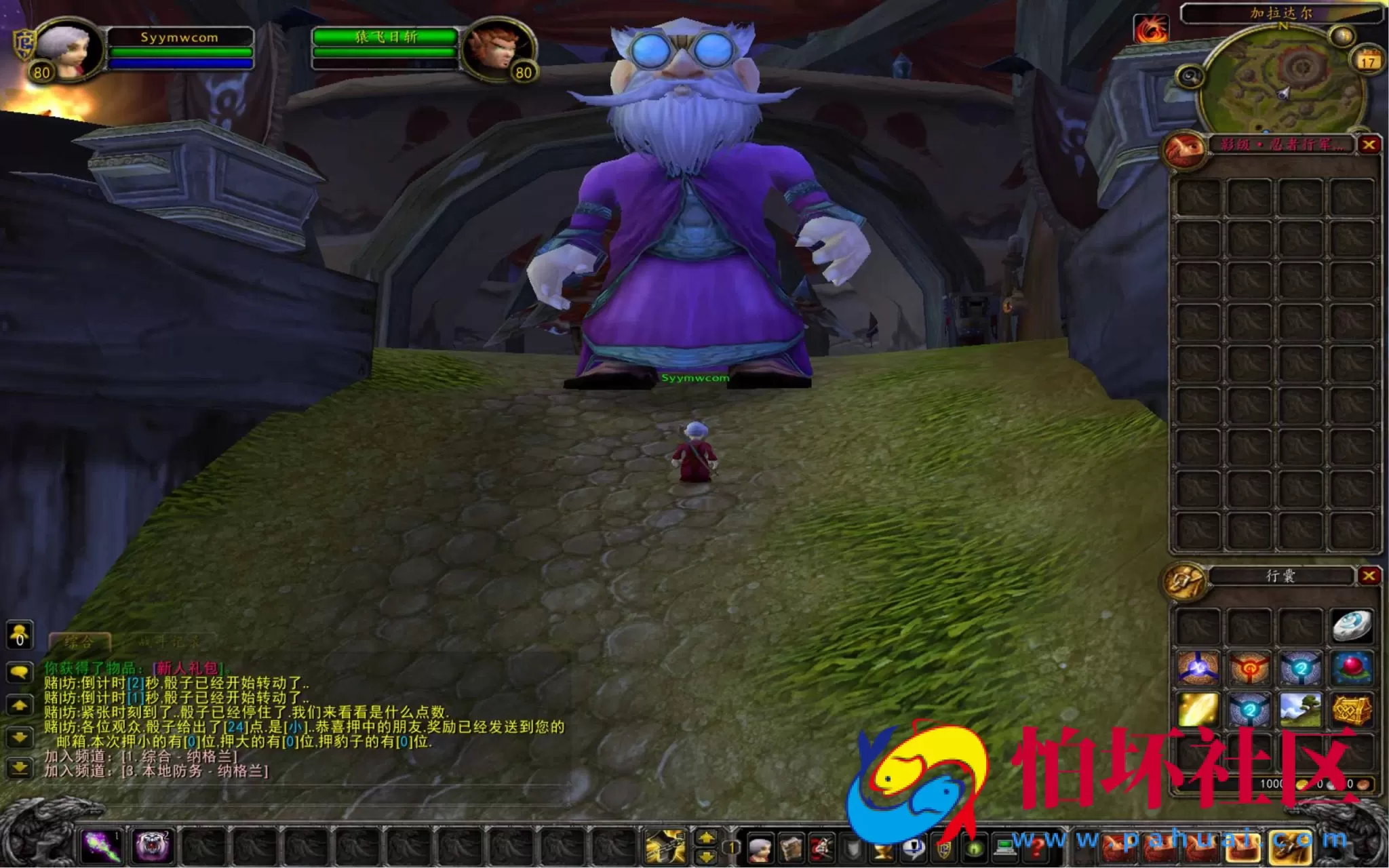
Task: Toggle the chat bubble icon beside the chat window
Action: [20, 671]
